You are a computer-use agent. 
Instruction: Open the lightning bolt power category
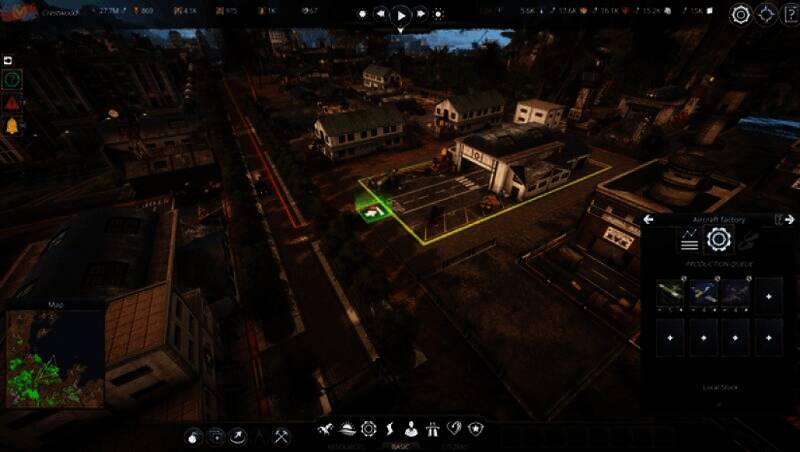[x=390, y=429]
